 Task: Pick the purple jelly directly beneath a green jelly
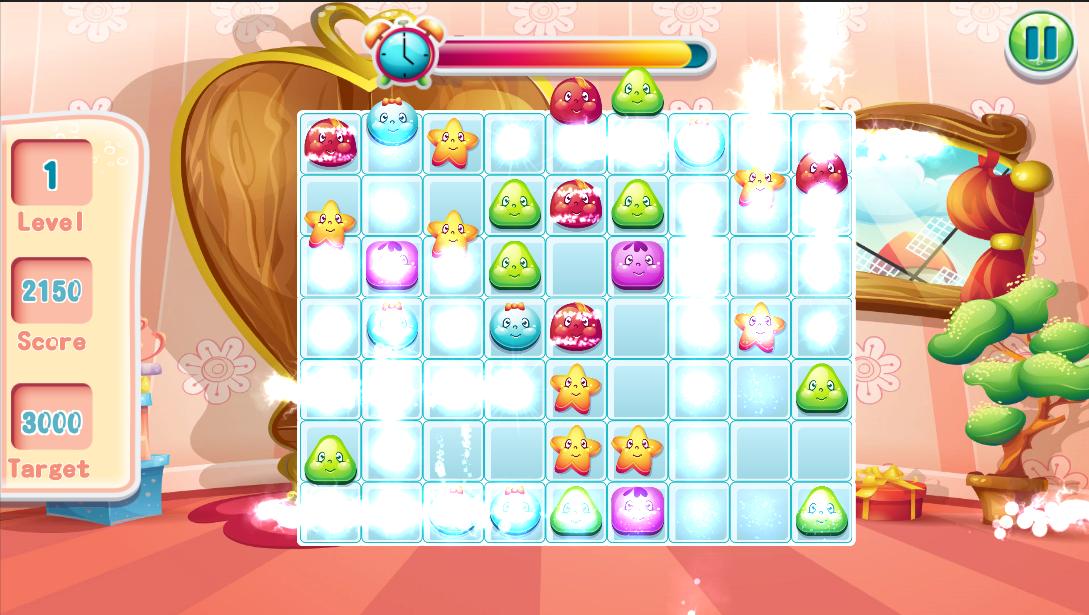[x=638, y=265]
